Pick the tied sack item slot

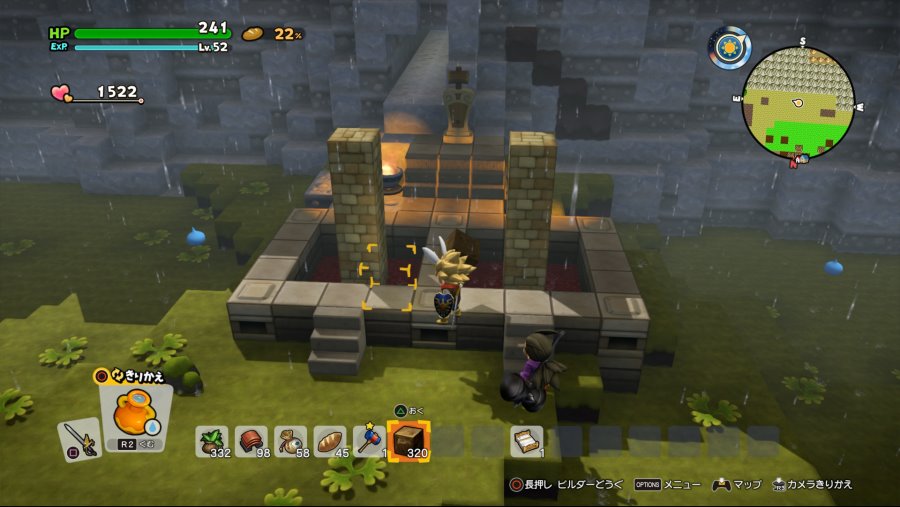[290, 440]
